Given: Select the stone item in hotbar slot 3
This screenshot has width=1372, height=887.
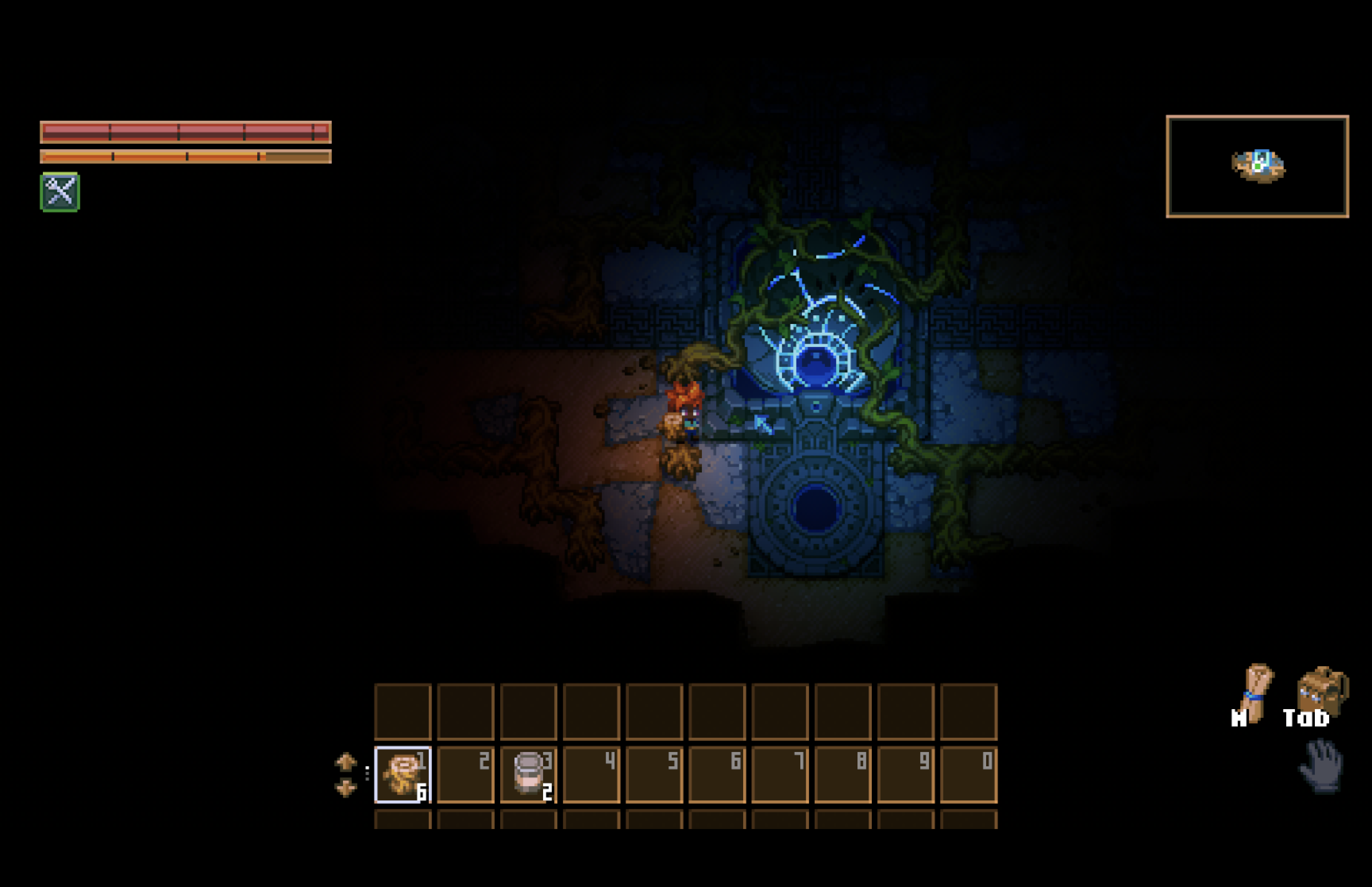Looking at the screenshot, I should tap(528, 775).
